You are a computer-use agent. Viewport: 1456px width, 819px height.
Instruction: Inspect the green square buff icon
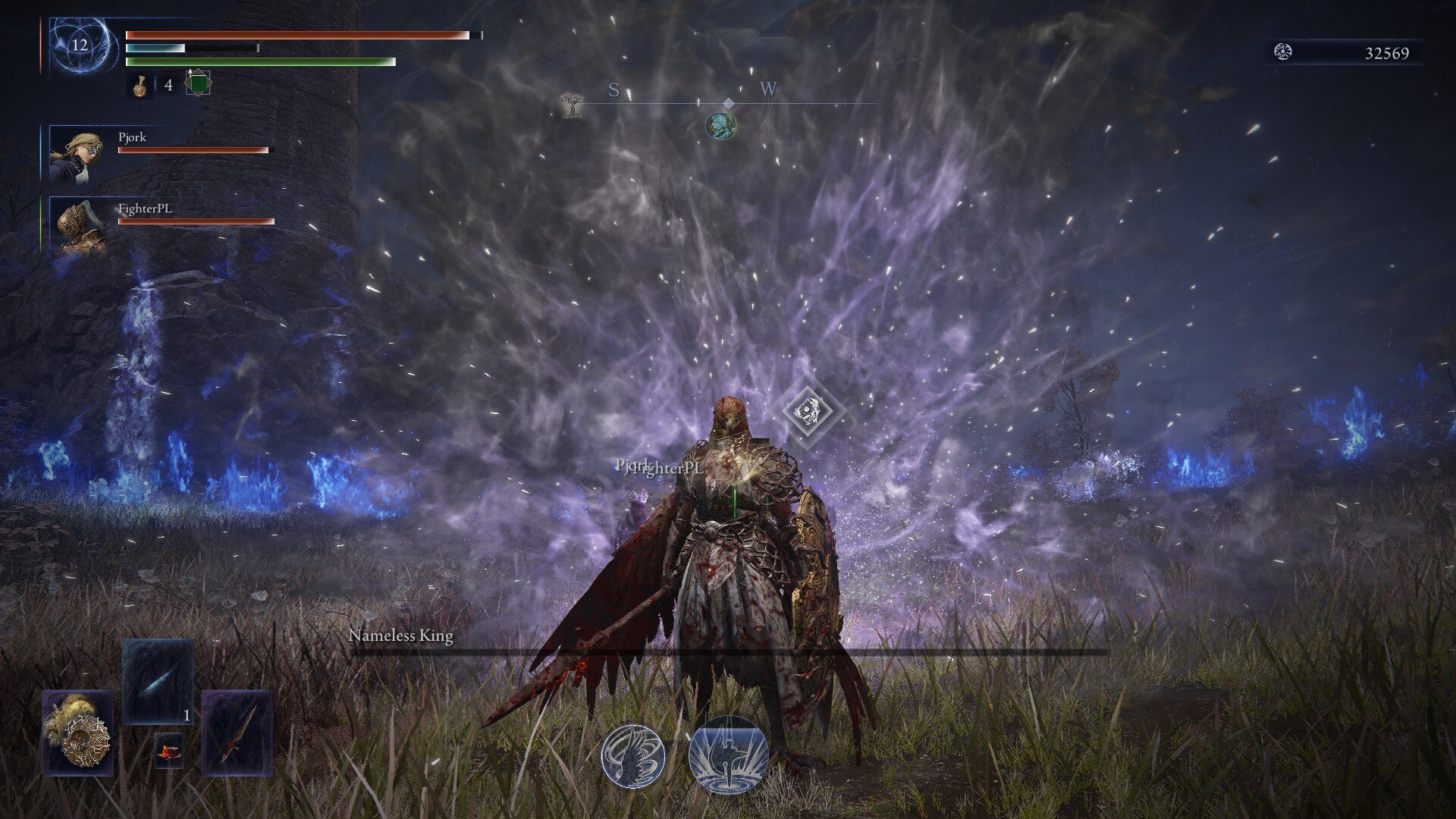click(x=197, y=83)
